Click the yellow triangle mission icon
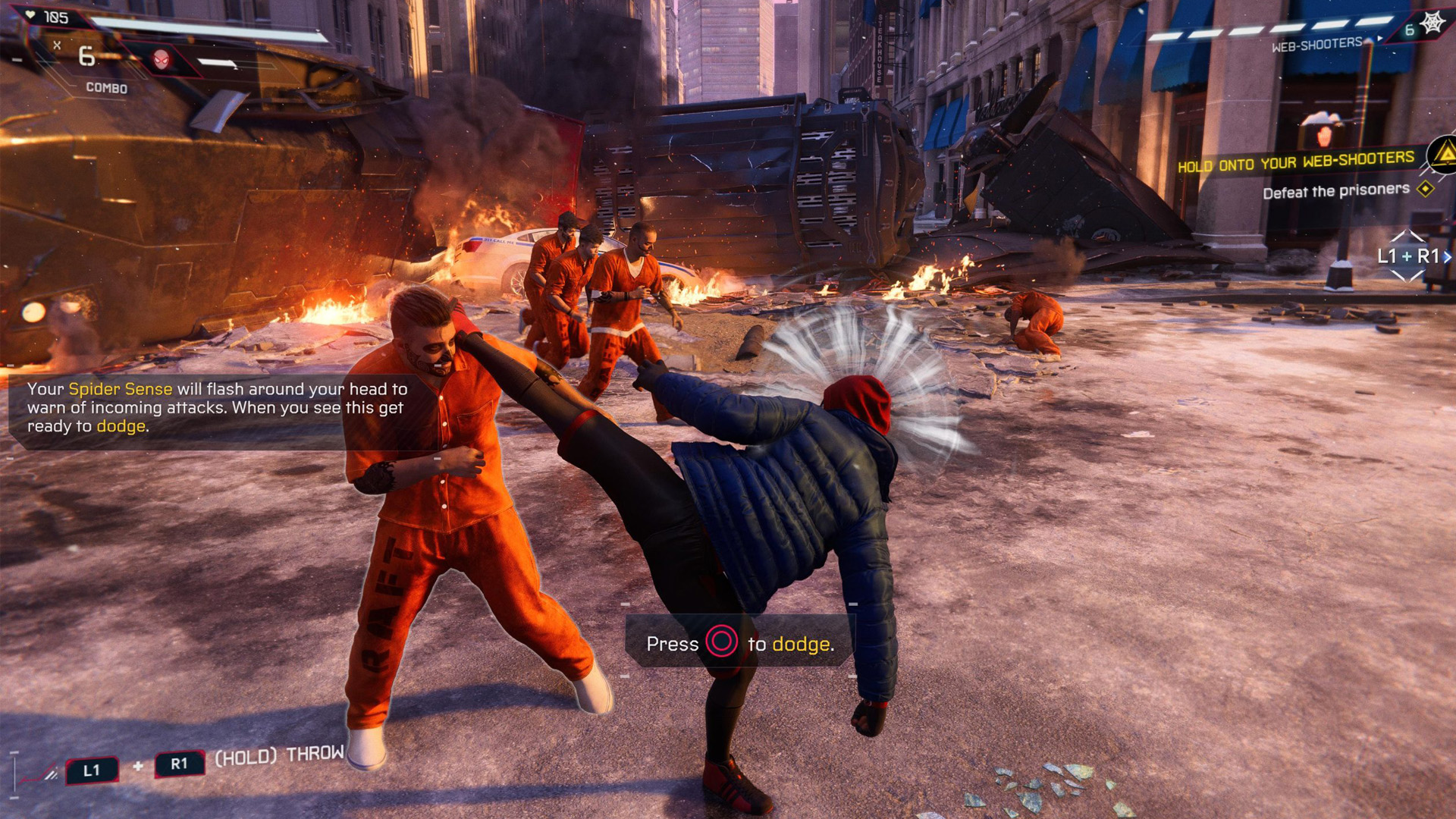The height and width of the screenshot is (819, 1456). (x=1445, y=154)
